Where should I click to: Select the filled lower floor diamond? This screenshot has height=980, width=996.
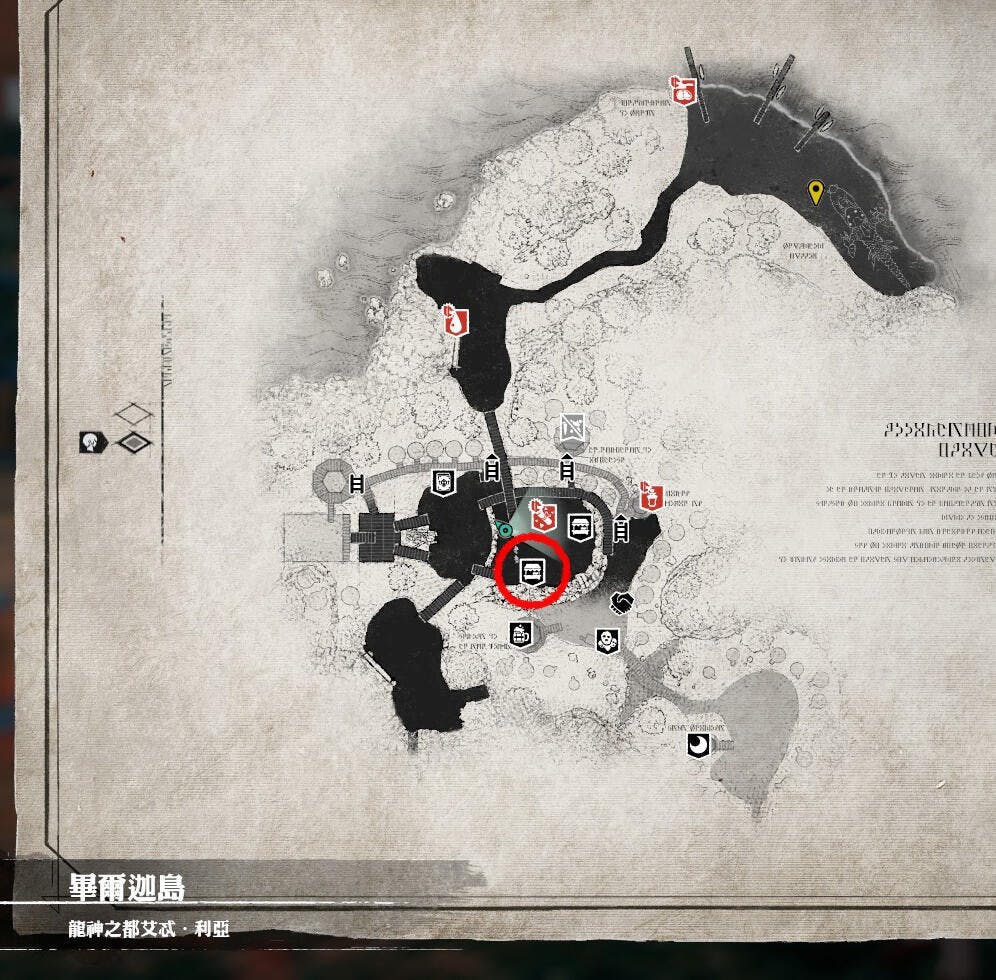[132, 442]
